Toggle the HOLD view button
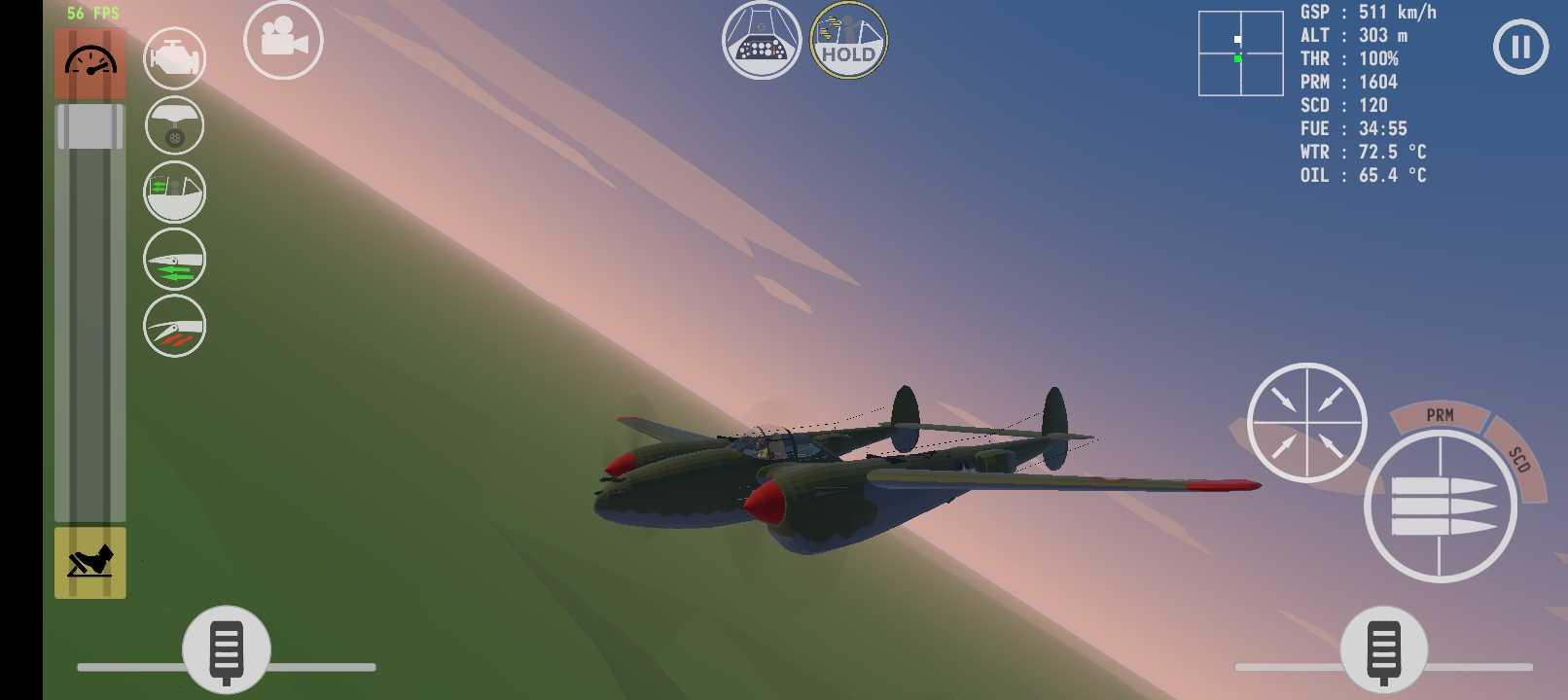This screenshot has width=1568, height=700. click(848, 41)
